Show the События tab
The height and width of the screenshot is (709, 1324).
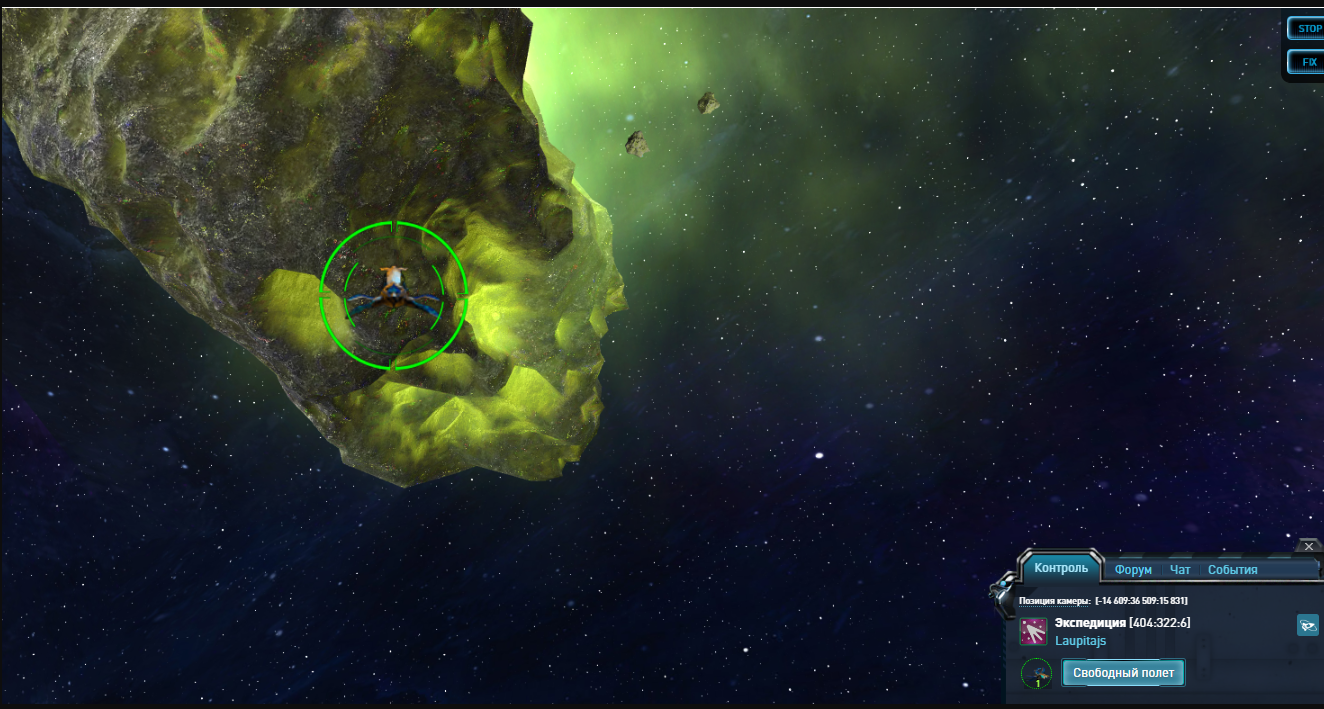coord(1232,570)
